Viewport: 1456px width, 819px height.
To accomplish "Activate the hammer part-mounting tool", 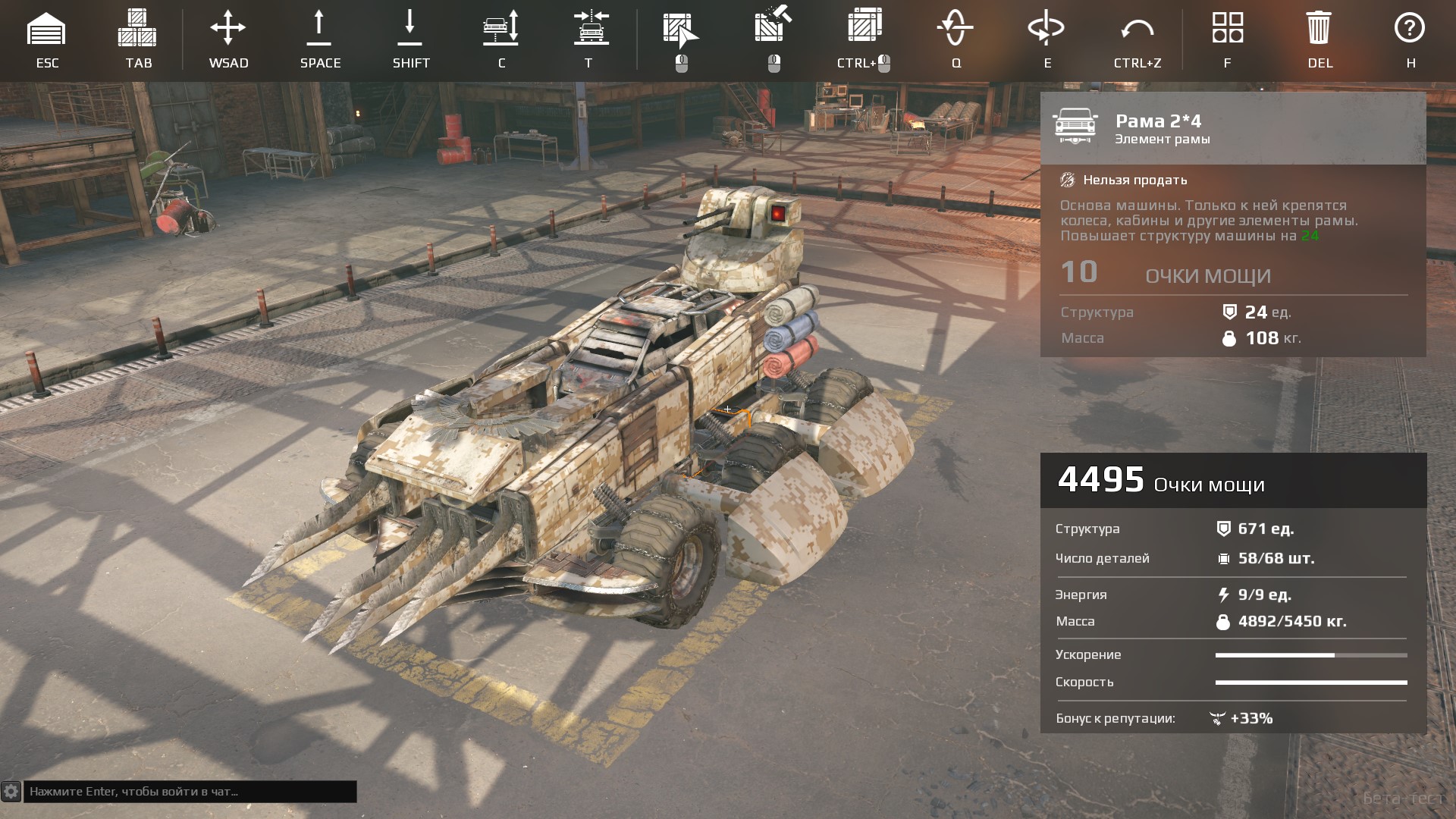I will point(773,27).
